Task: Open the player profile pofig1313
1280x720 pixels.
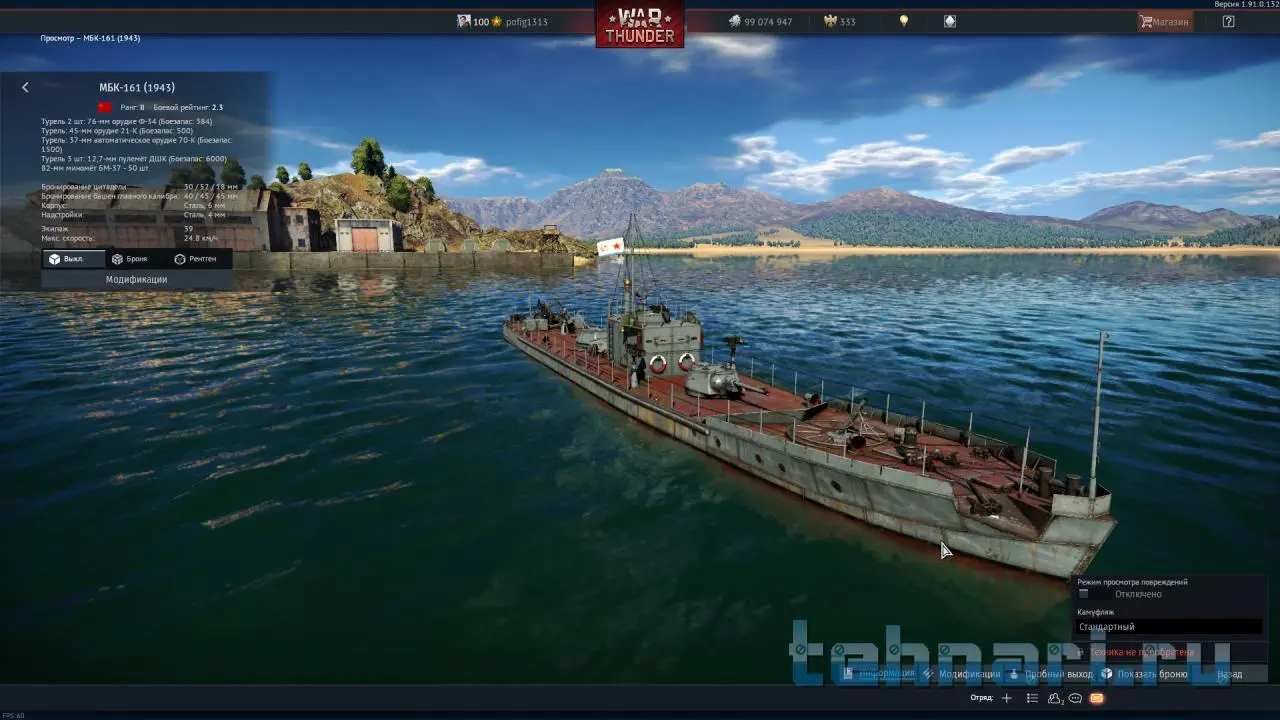Action: pos(525,22)
